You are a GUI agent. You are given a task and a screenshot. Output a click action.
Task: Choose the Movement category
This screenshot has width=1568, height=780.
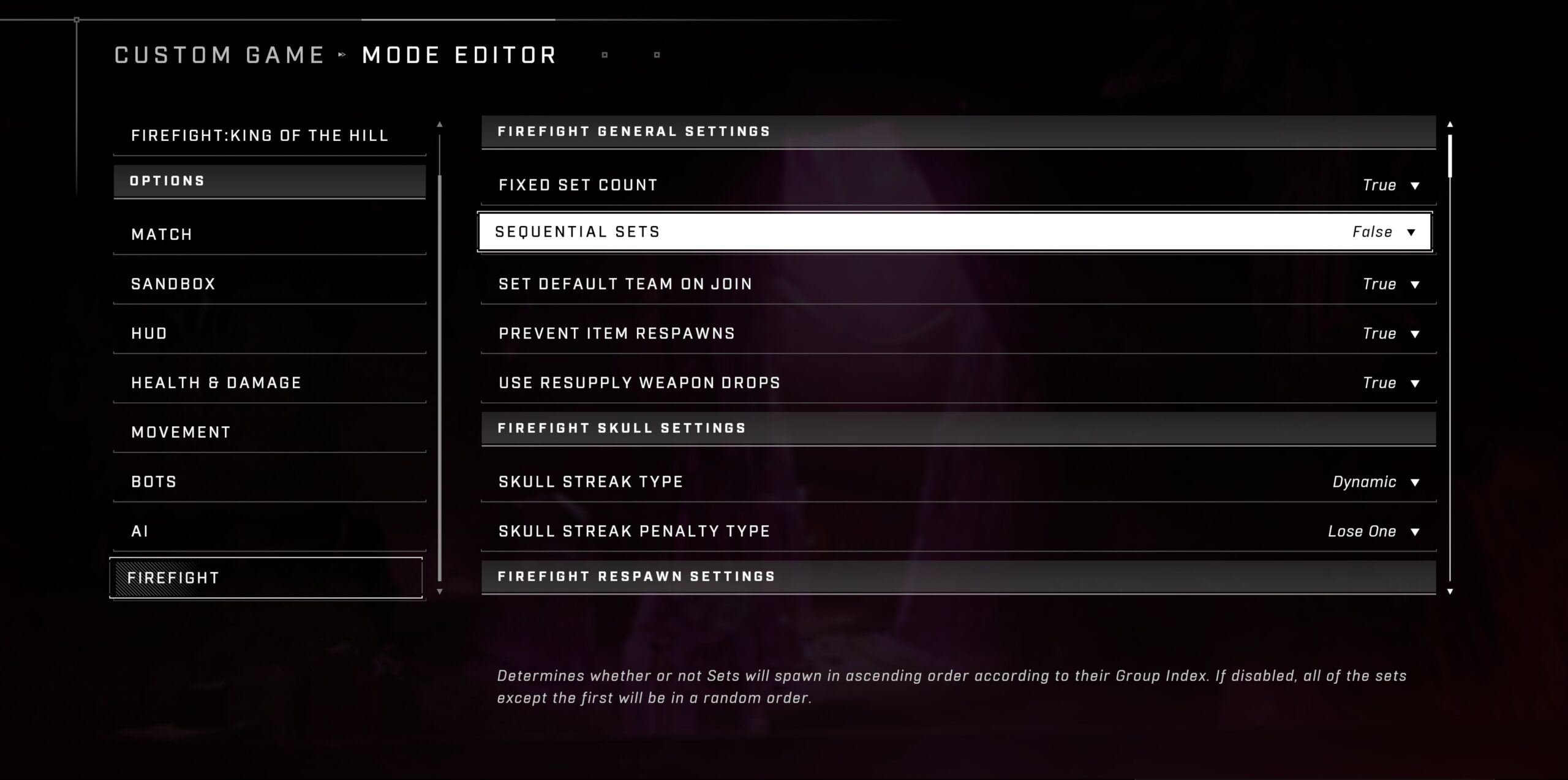coord(269,432)
